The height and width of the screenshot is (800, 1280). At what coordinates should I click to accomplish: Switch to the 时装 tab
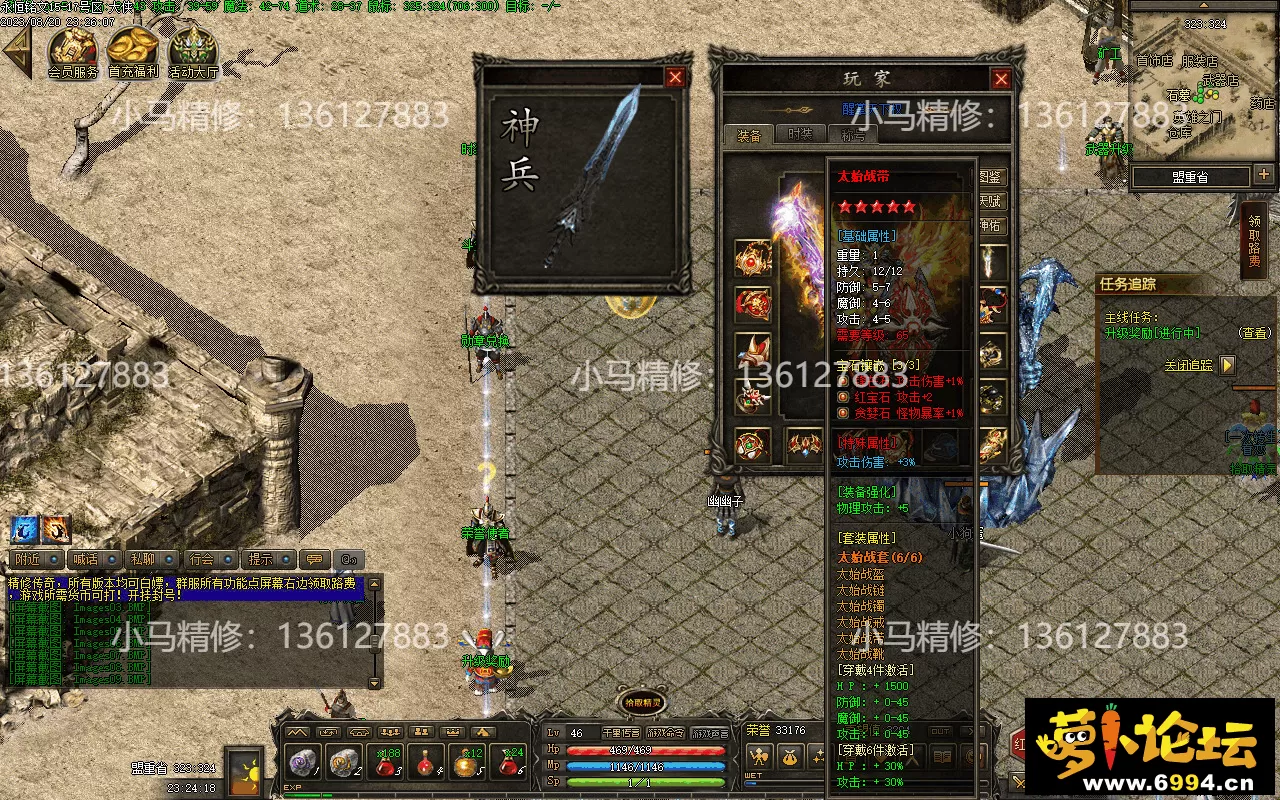coord(800,135)
